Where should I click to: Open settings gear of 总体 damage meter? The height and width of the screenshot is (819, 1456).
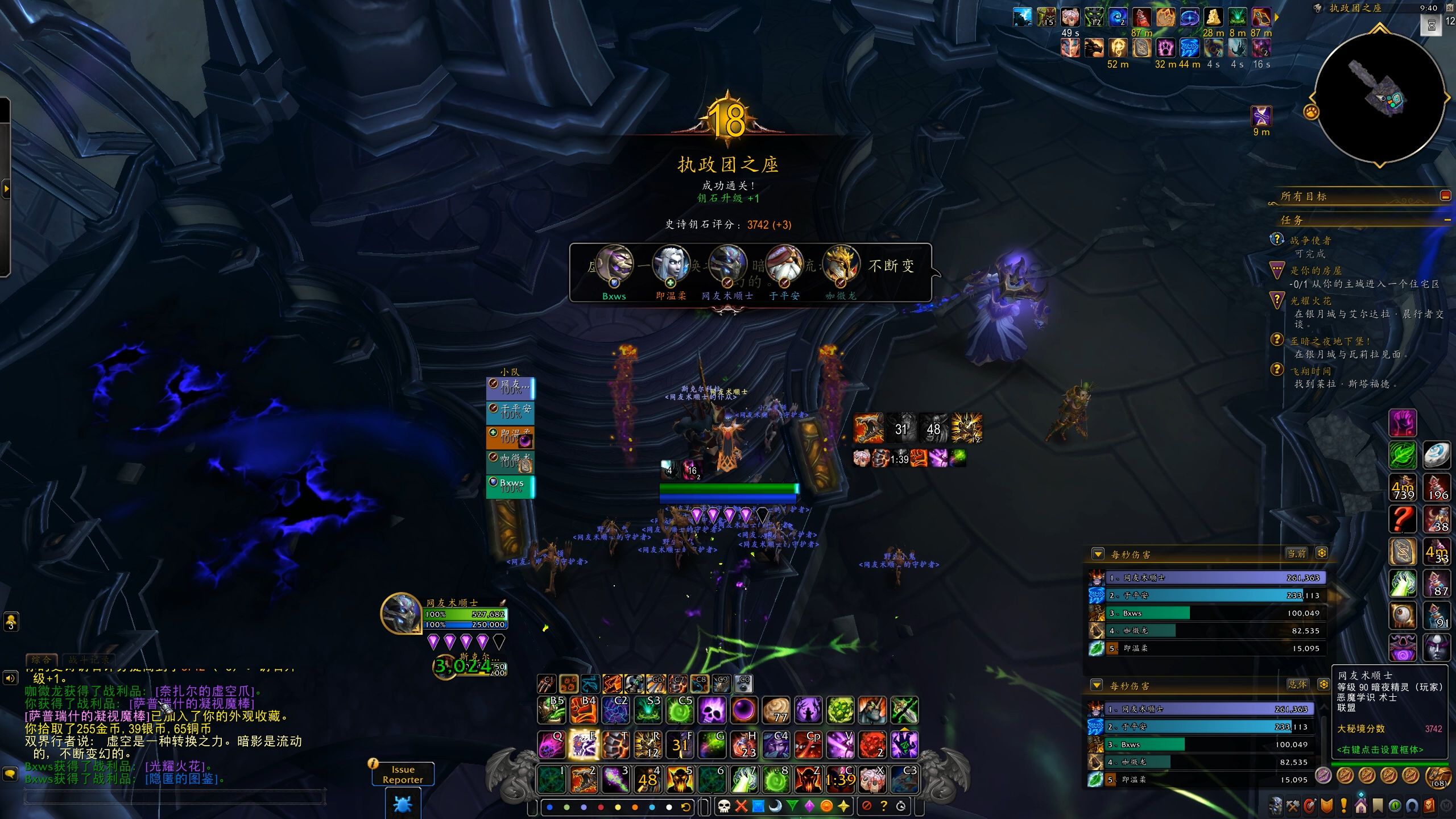click(1323, 684)
